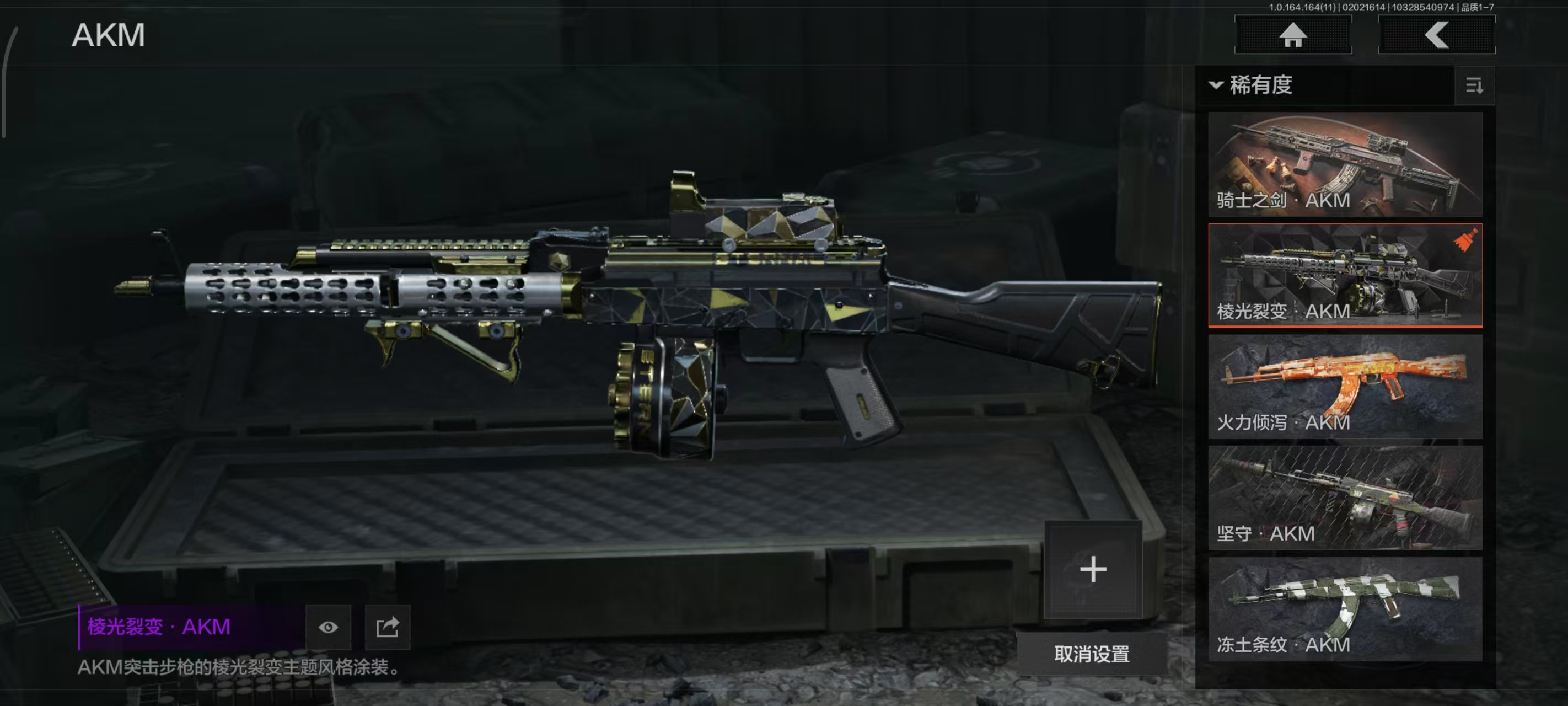Toggle the eye preview icon
The height and width of the screenshot is (706, 1568).
[x=328, y=627]
